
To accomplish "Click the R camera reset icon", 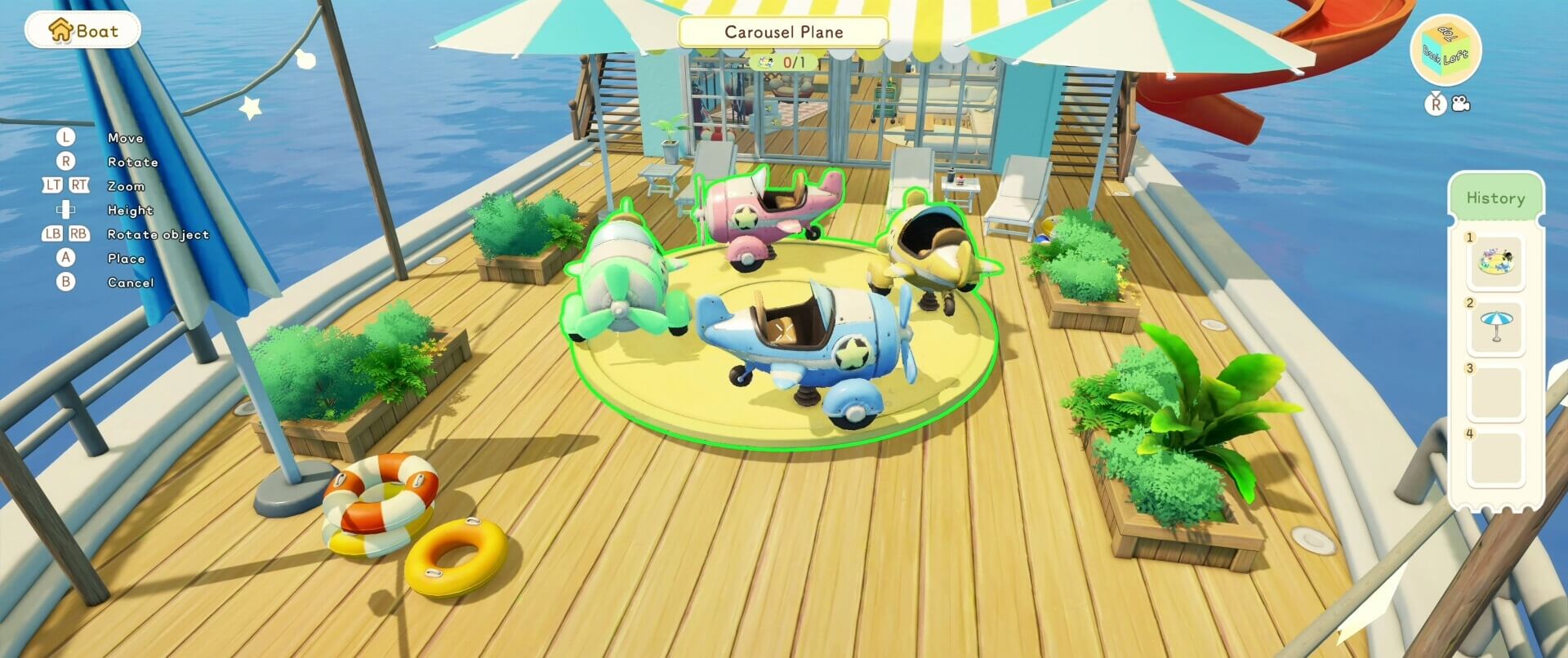I will pyautogui.click(x=1435, y=103).
